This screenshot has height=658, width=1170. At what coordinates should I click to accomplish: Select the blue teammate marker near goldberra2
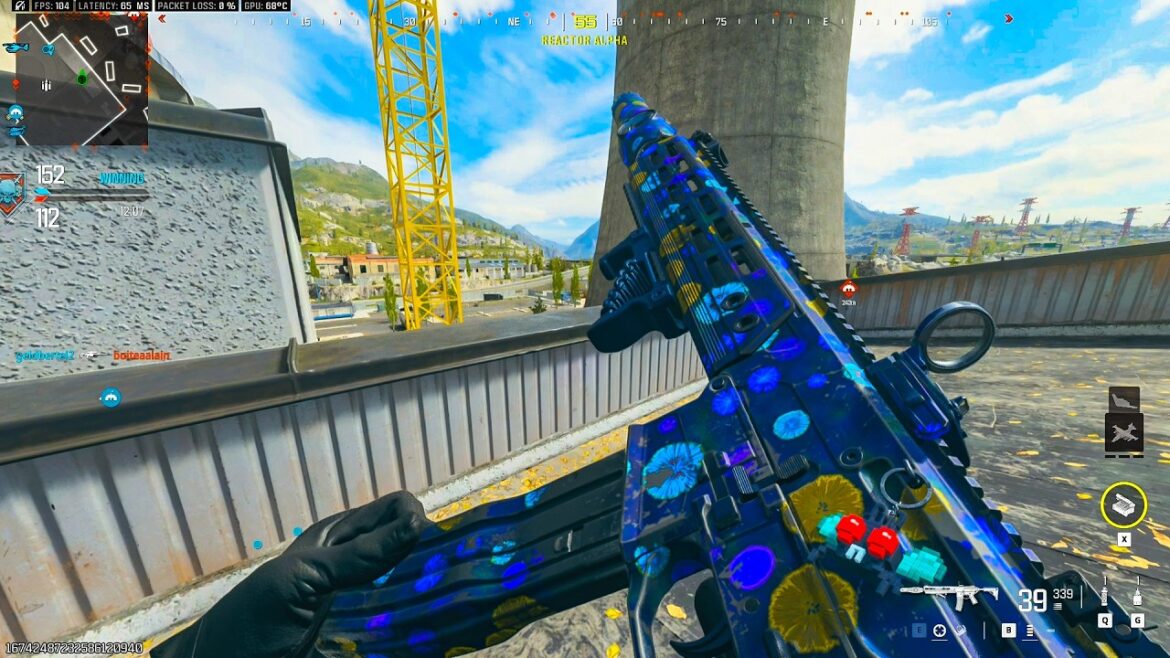(111, 397)
